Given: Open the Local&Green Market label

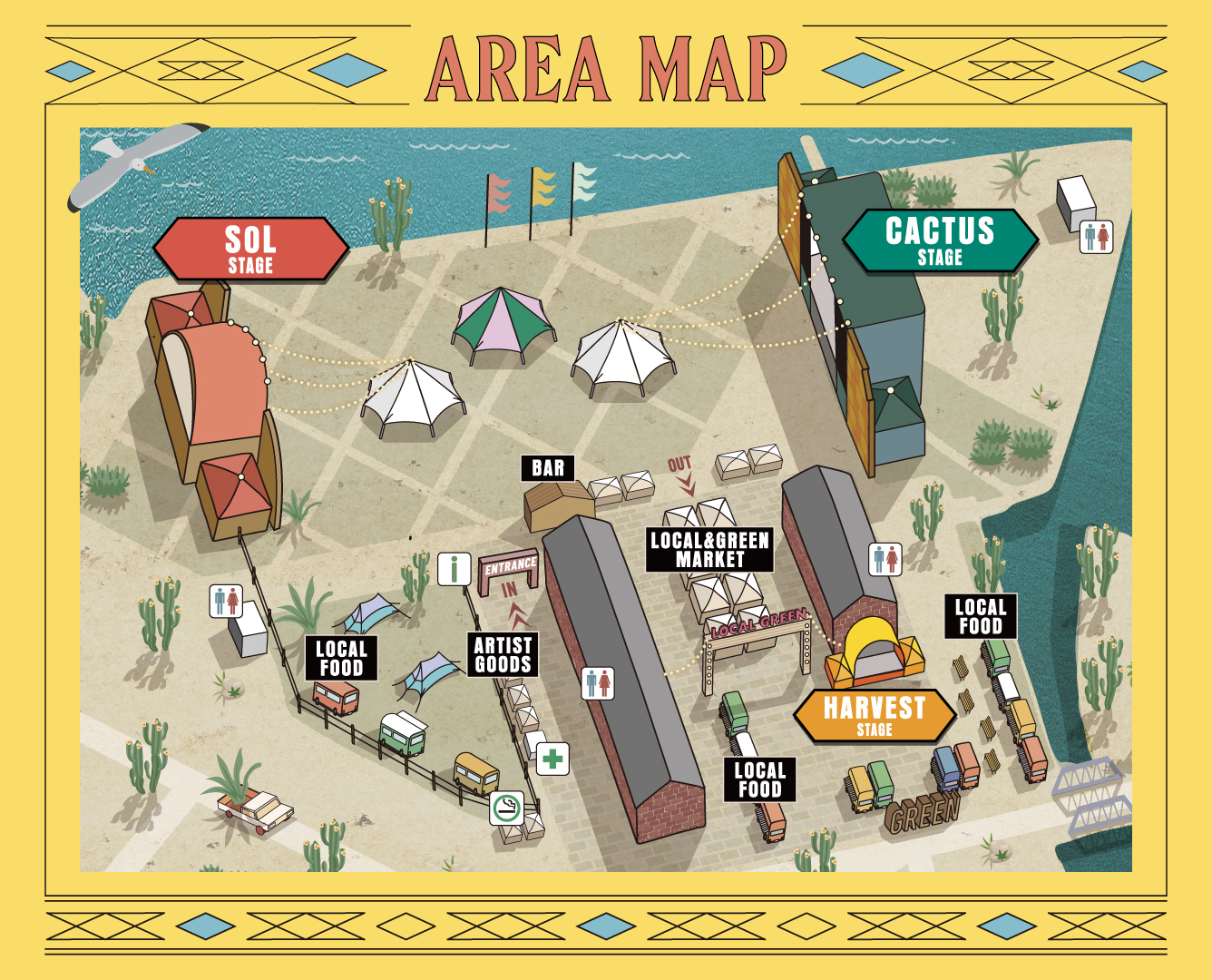Looking at the screenshot, I should pos(709,550).
